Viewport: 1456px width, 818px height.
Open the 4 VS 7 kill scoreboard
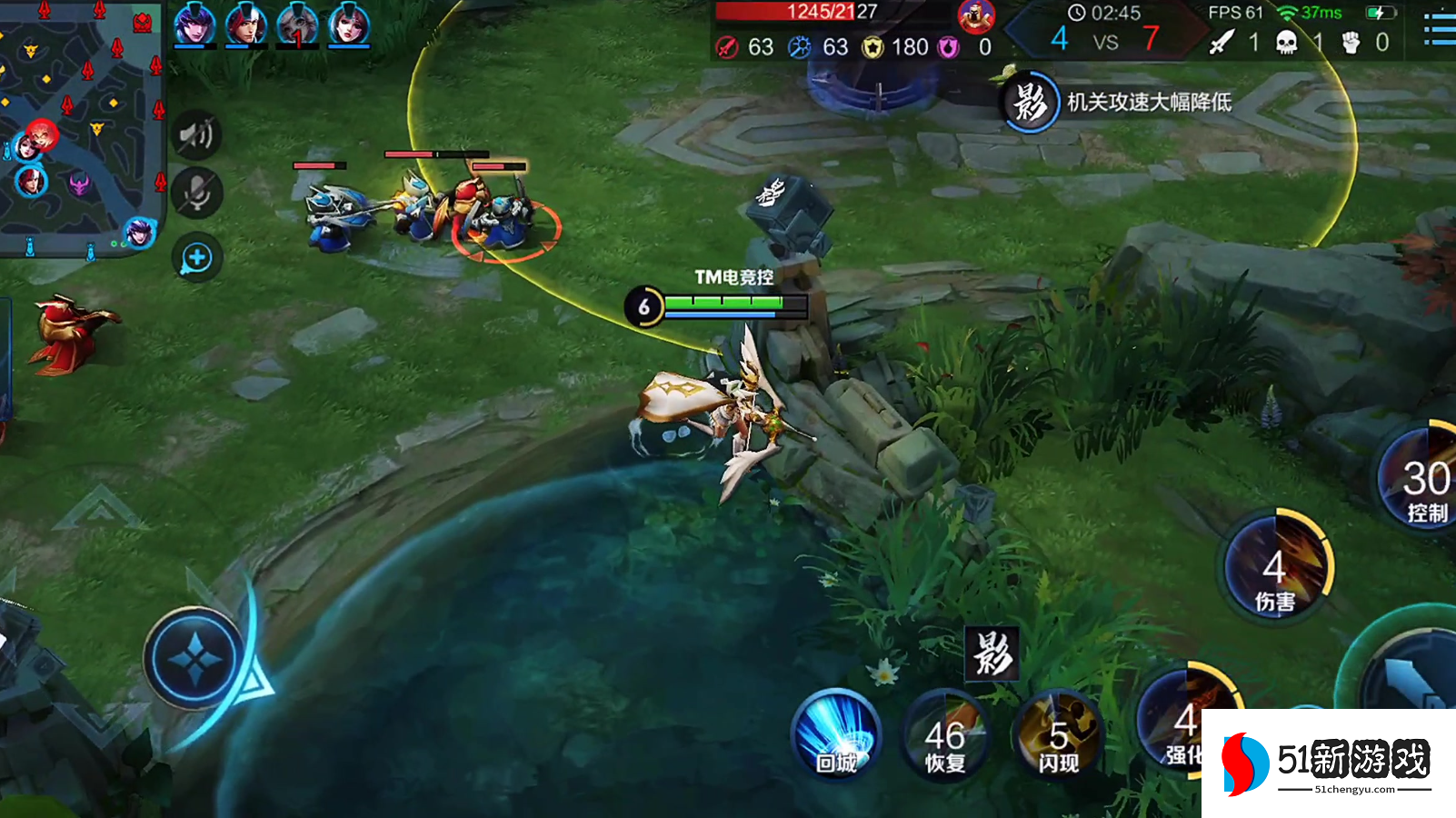pyautogui.click(x=1105, y=39)
